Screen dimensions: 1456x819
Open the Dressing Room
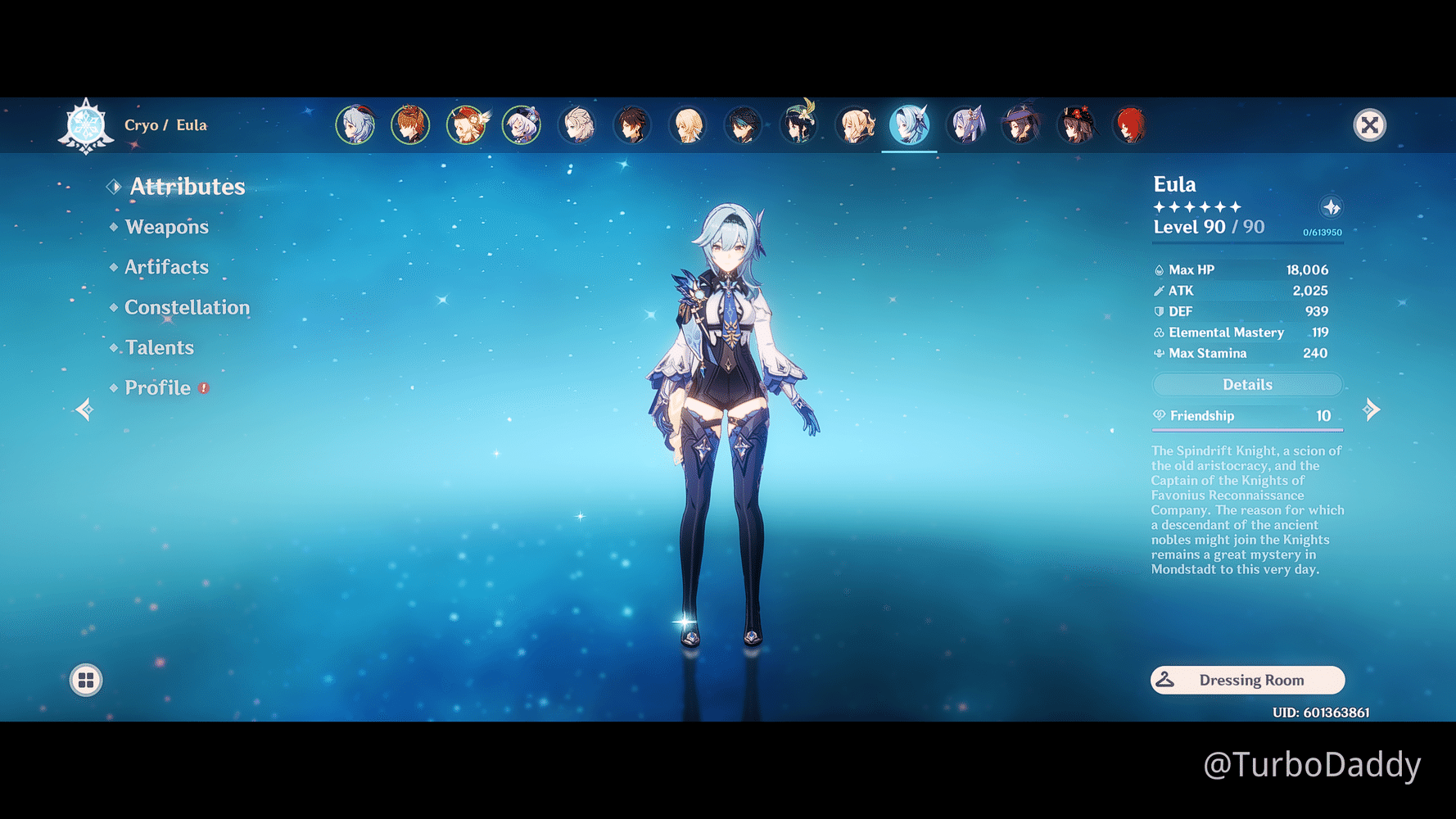click(x=1247, y=680)
